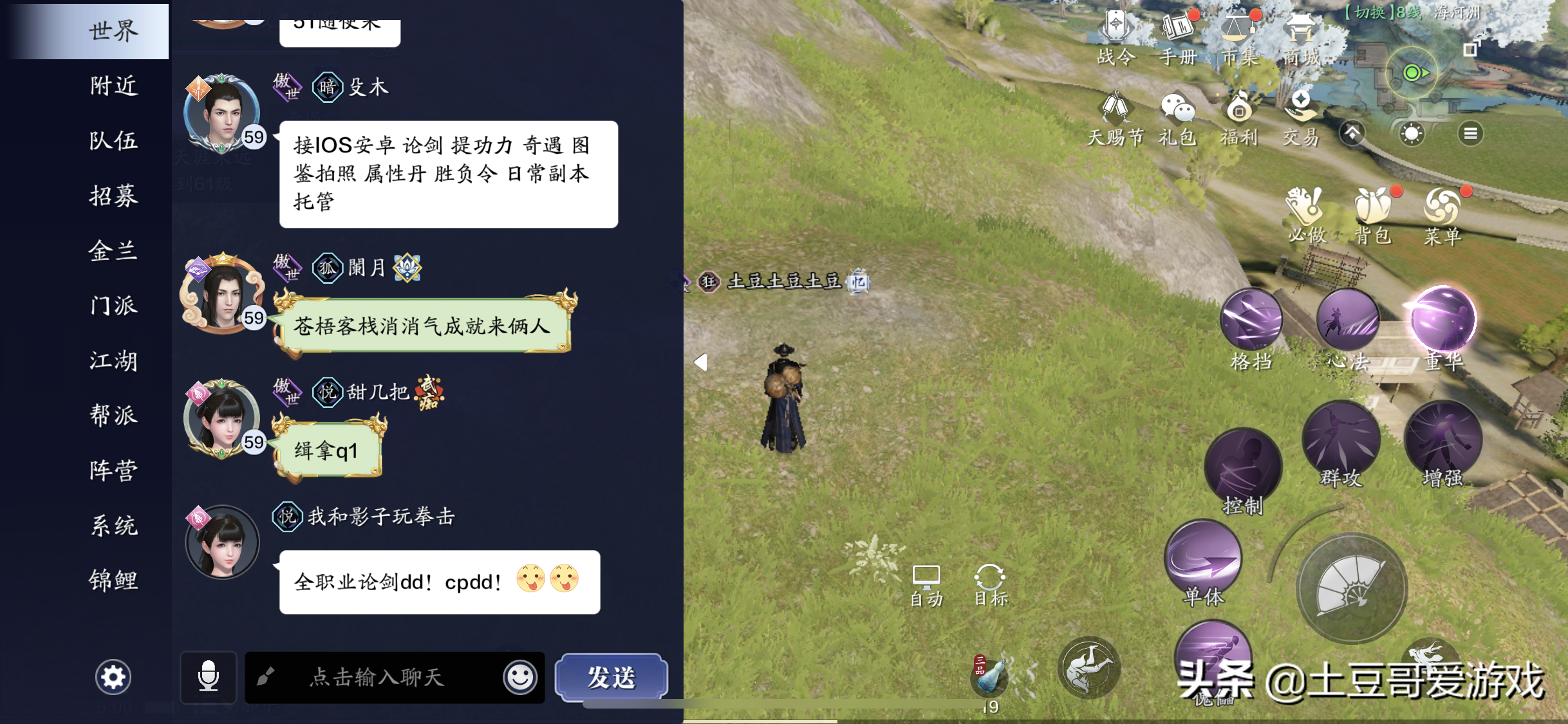
Task: Adjust the brightness sun control
Action: tap(1412, 133)
